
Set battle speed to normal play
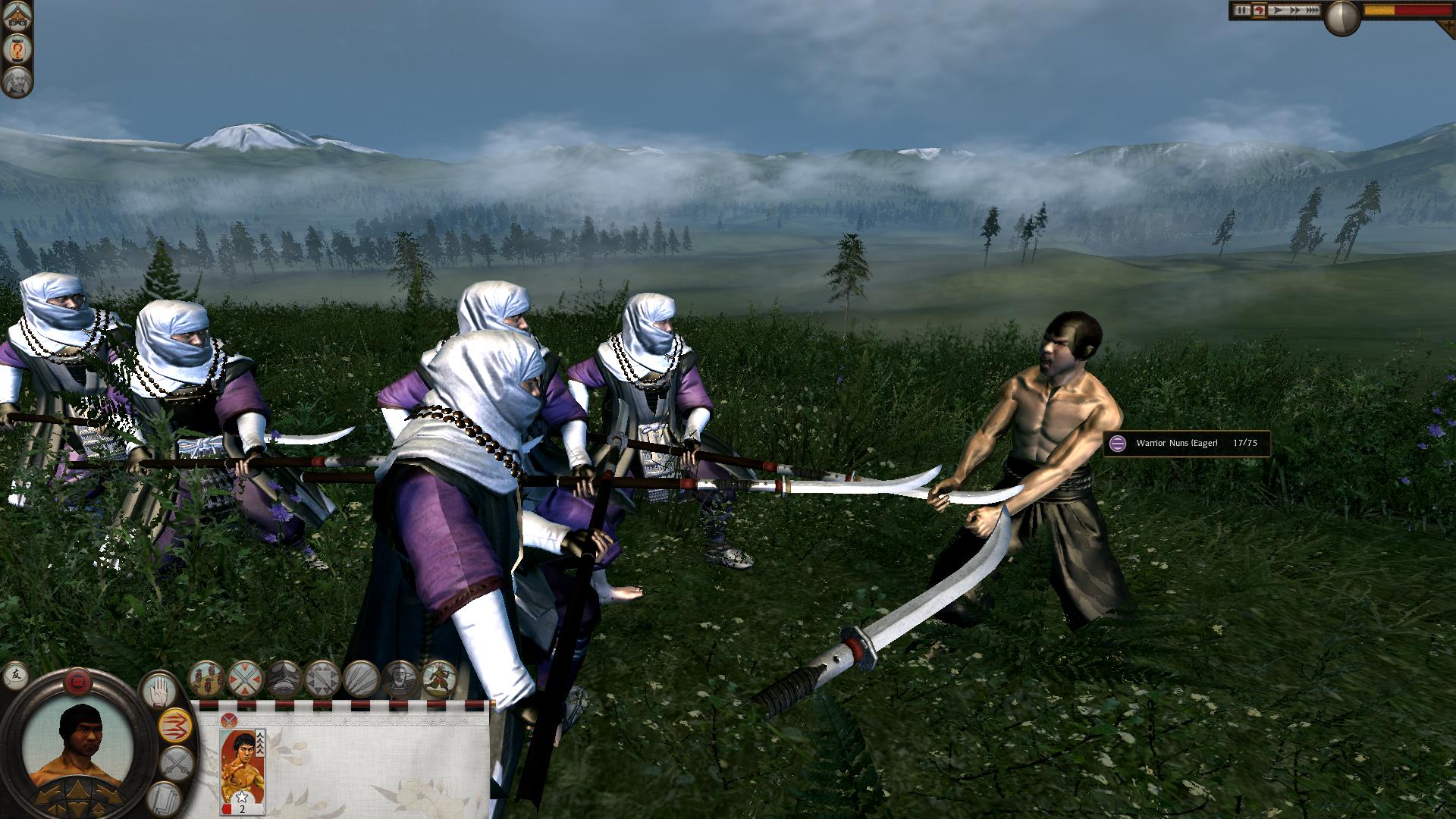click(x=1278, y=11)
